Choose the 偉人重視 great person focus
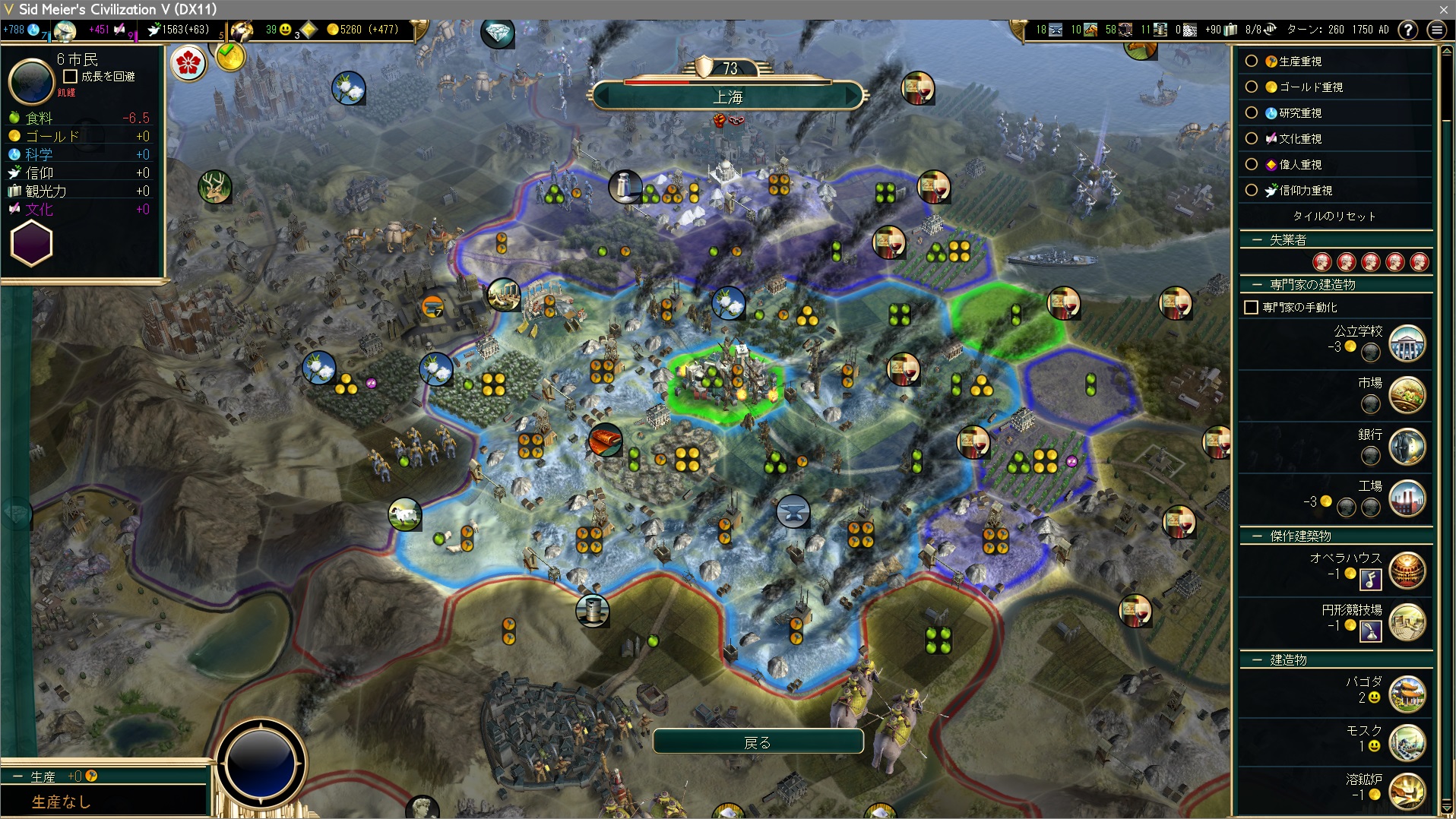Viewport: 1456px width, 819px height. (1252, 165)
